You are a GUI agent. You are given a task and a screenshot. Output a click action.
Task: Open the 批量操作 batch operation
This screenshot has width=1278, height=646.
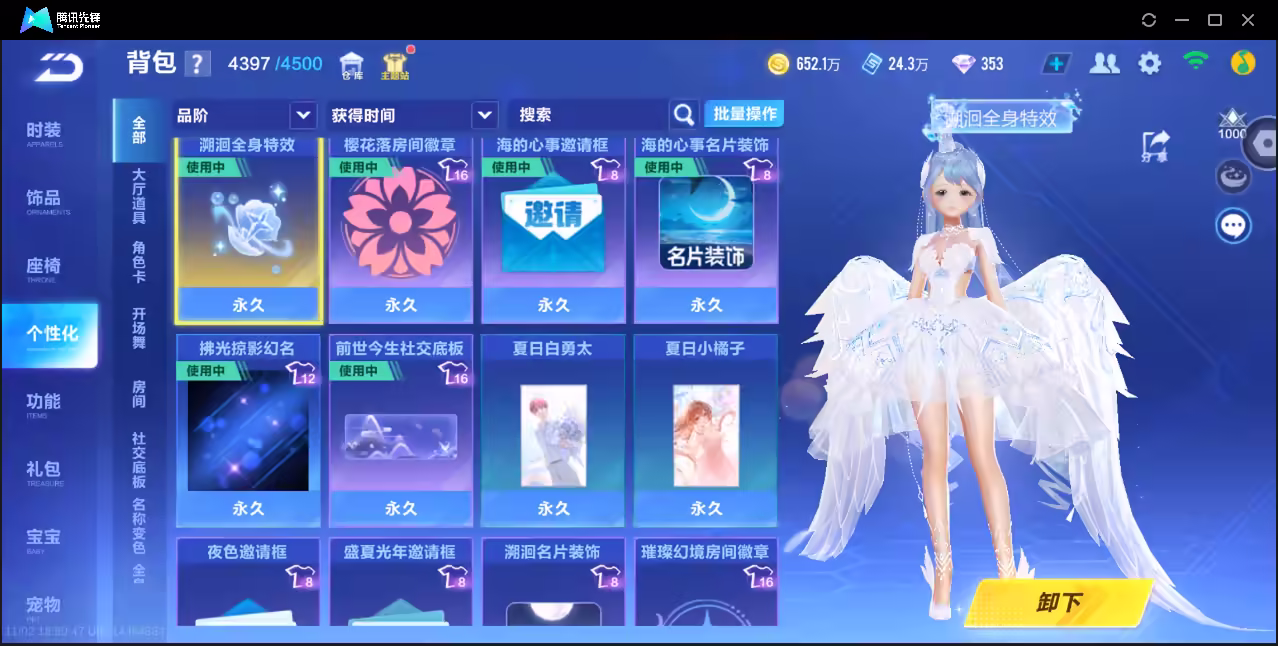(743, 114)
